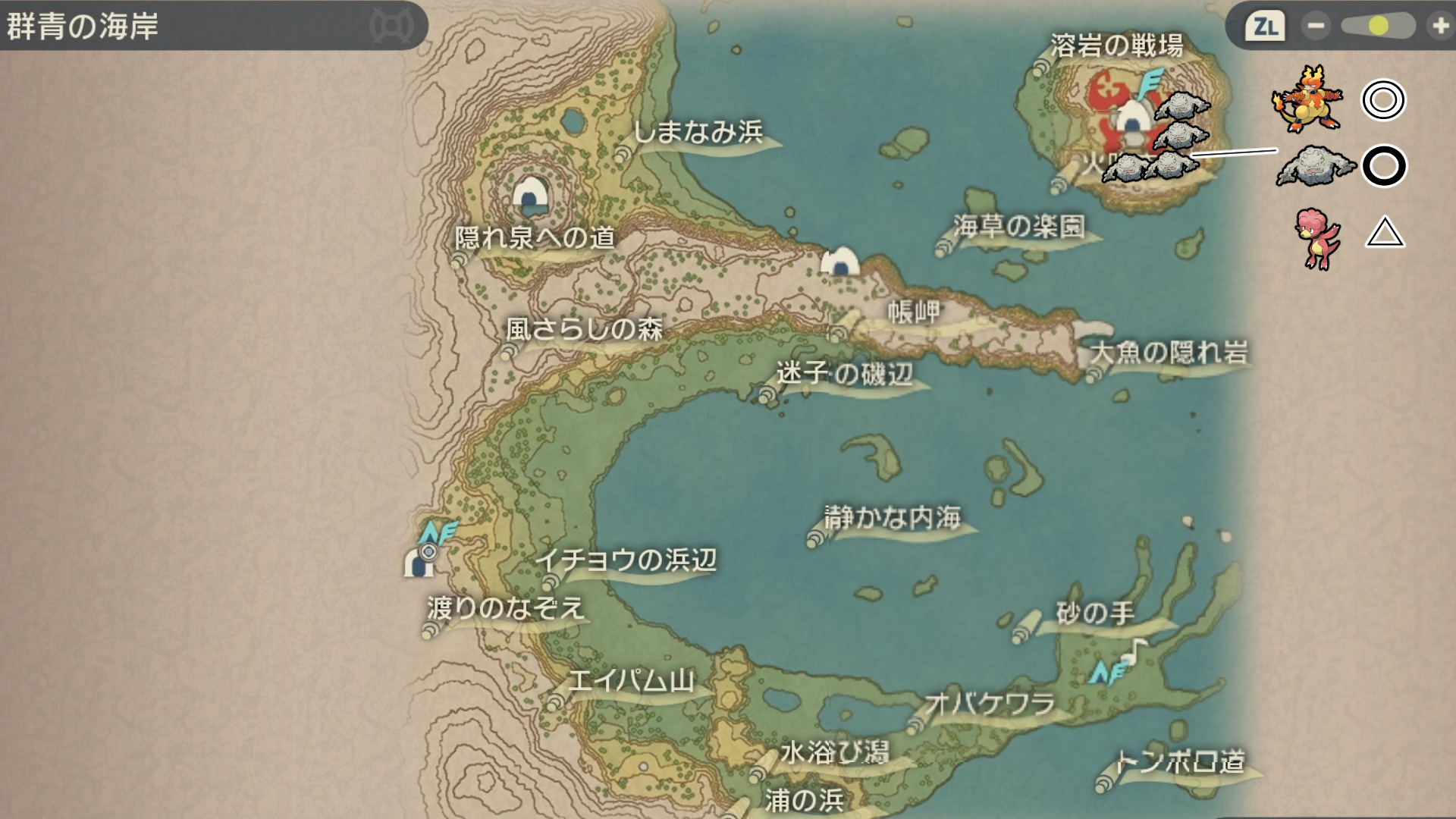Choose the 砂の手 map label
Viewport: 1456px width, 819px height.
click(1095, 613)
